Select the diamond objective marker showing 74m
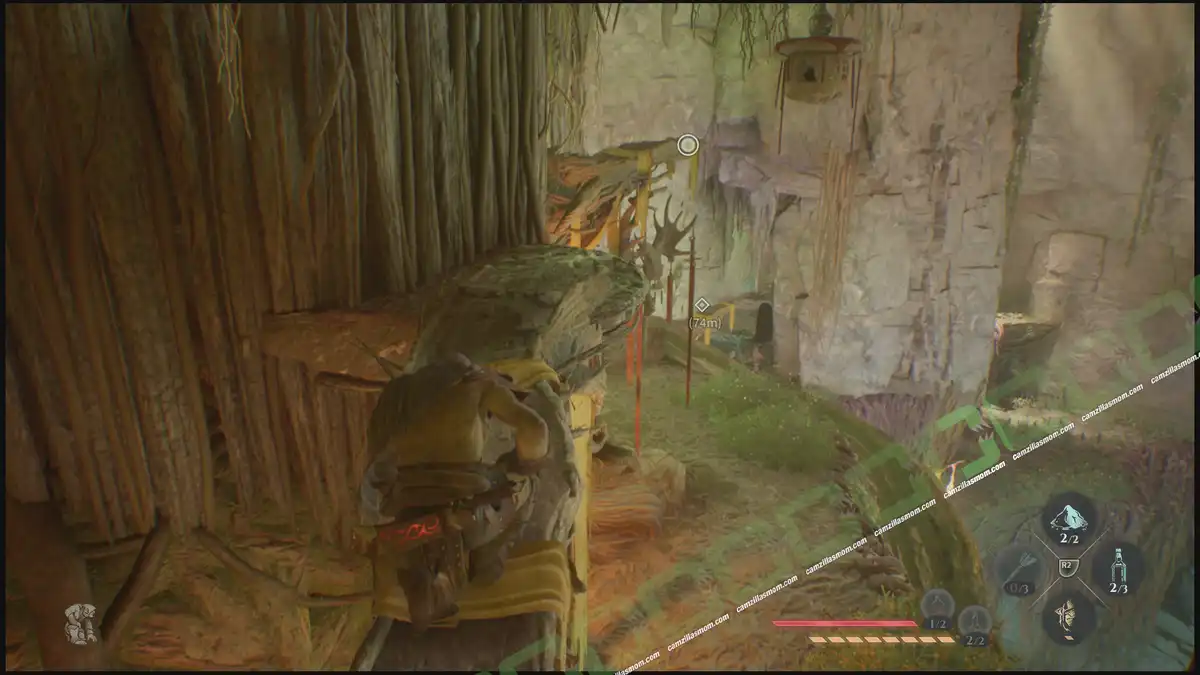Screen dimensions: 1200x675 pyautogui.click(x=702, y=304)
